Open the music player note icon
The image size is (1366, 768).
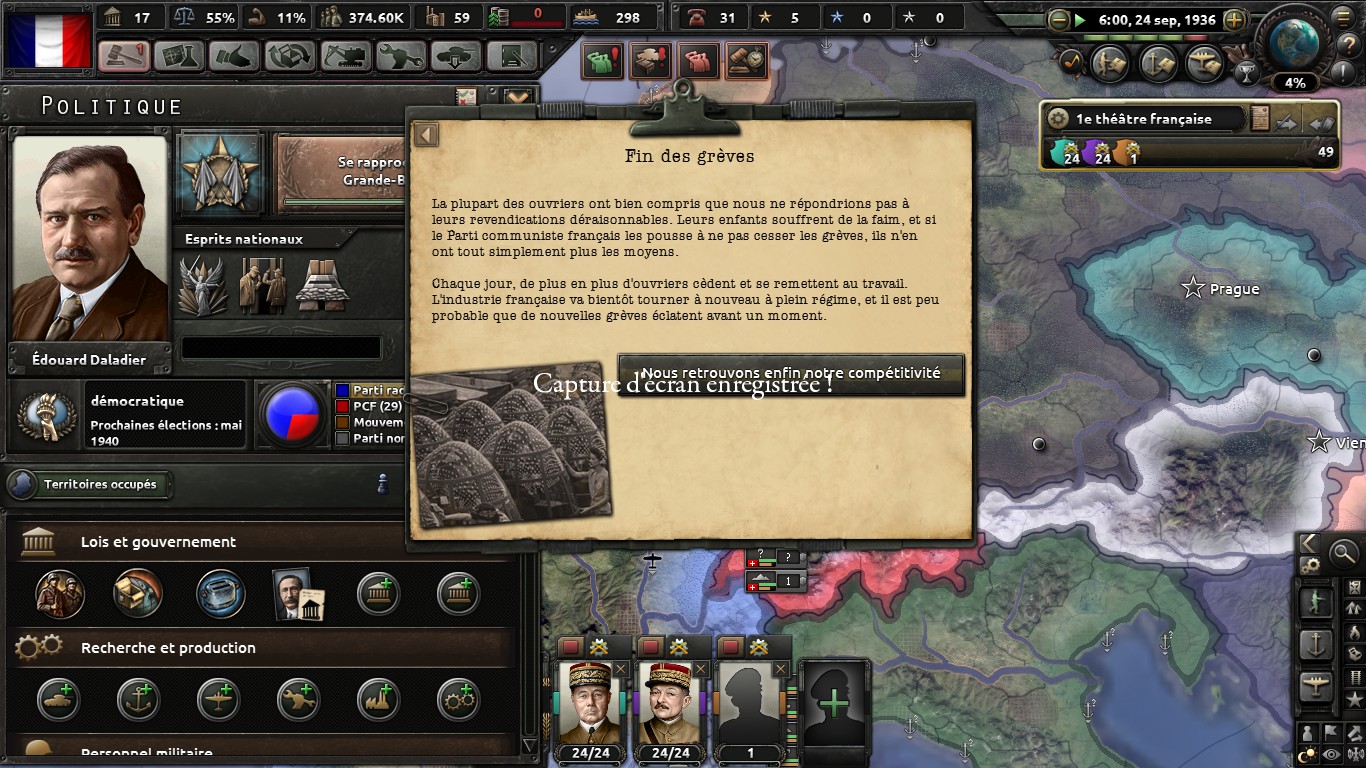(x=1071, y=63)
